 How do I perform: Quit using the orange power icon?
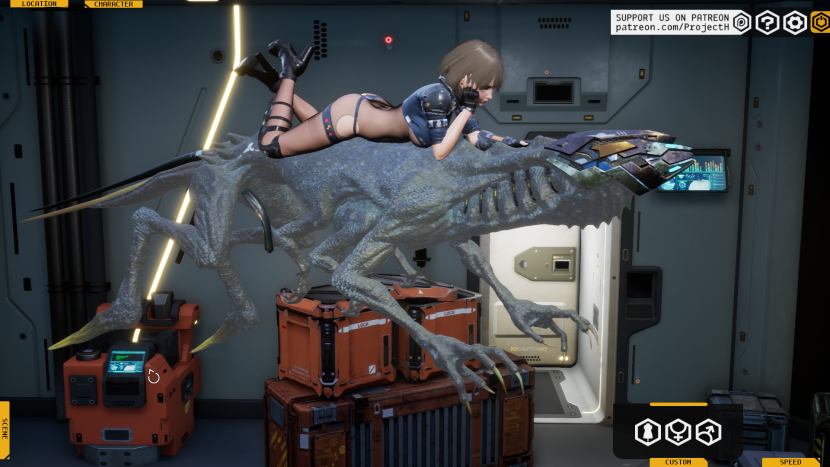point(820,23)
